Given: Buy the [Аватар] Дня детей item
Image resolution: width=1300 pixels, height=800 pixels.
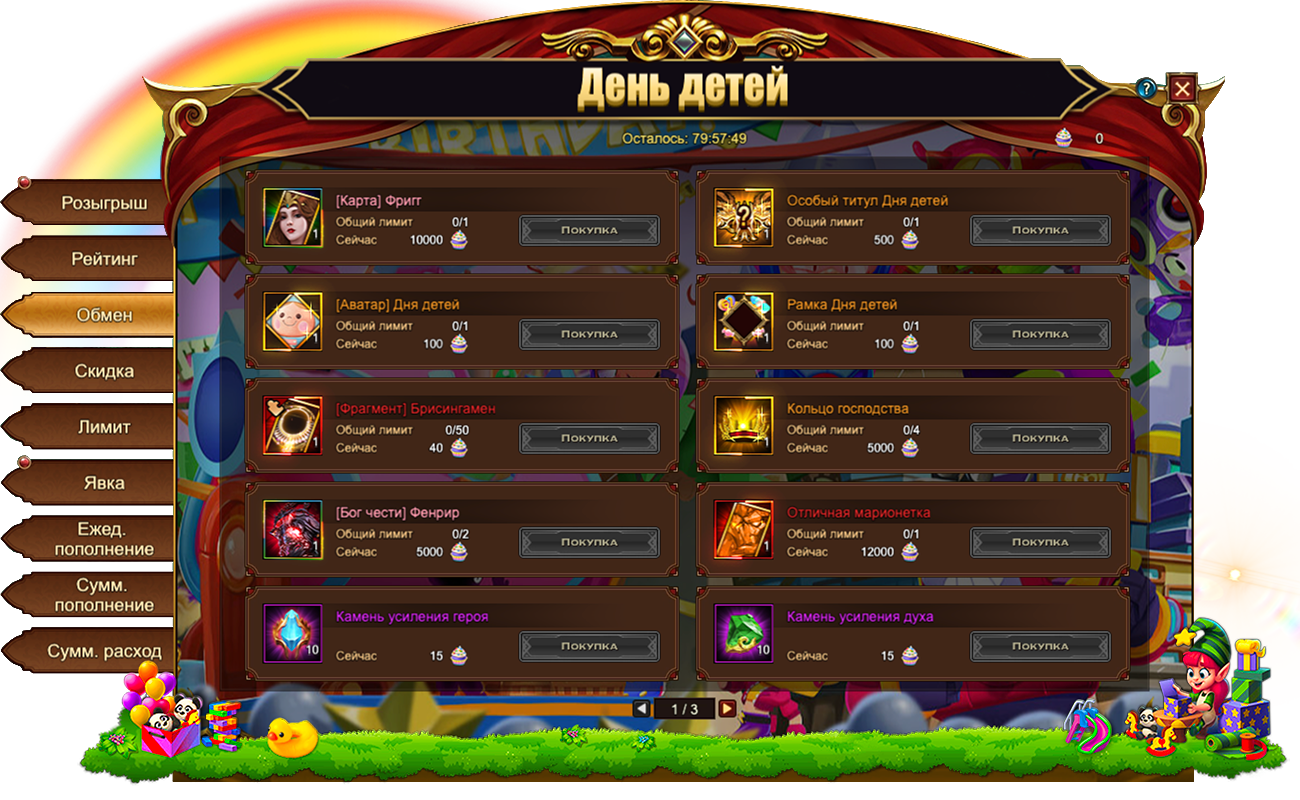Looking at the screenshot, I should 589,334.
